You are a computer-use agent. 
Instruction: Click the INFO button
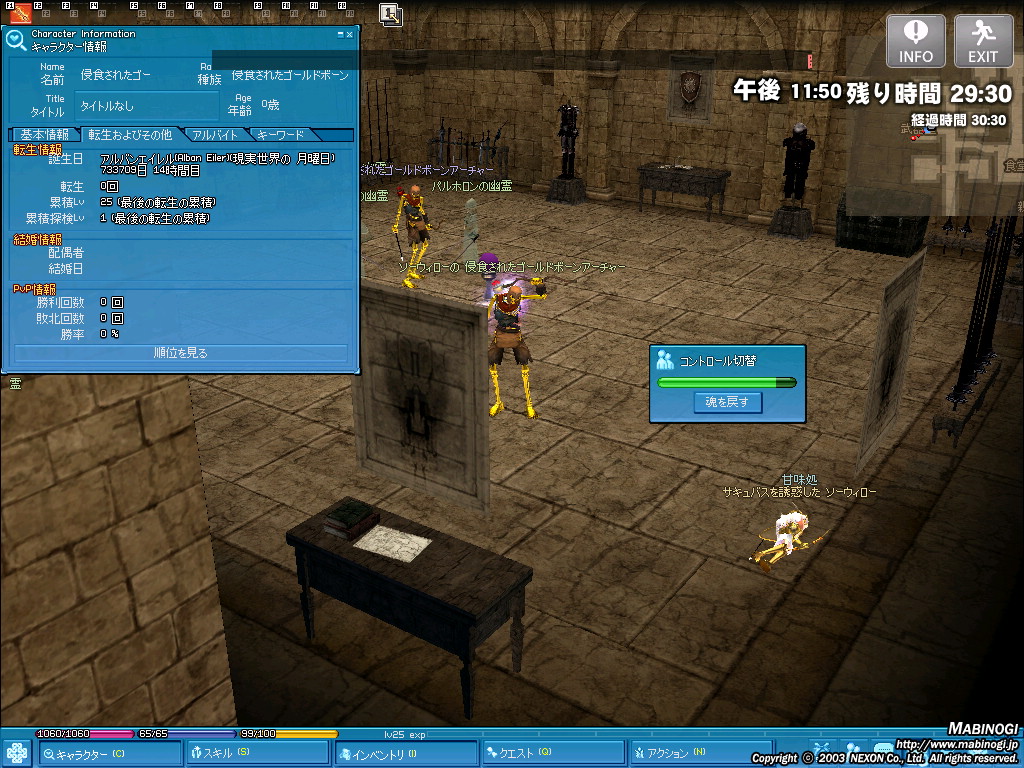(x=915, y=41)
